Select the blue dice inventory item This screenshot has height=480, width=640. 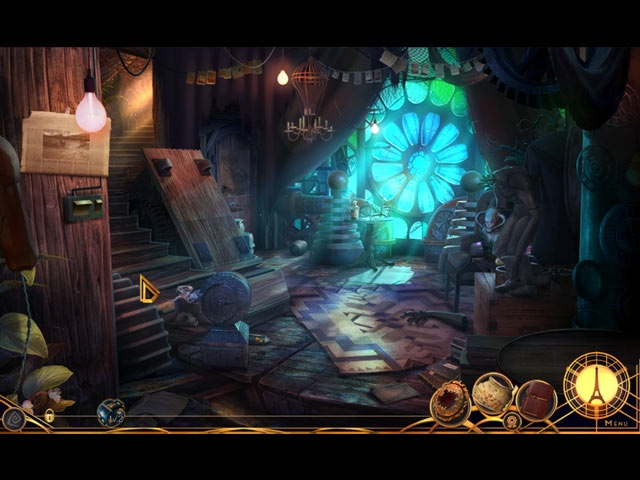click(110, 411)
